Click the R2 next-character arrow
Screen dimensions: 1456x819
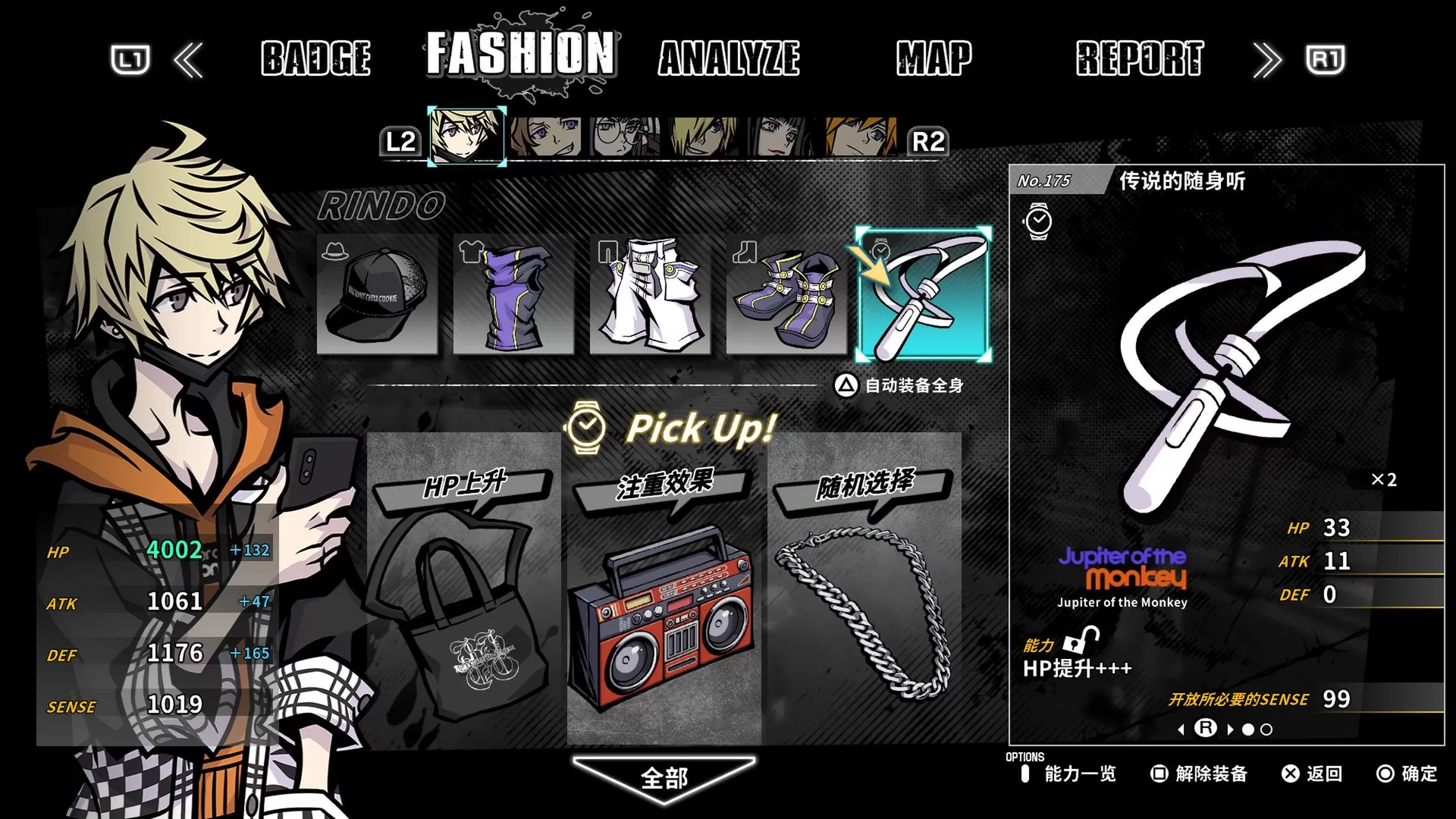click(930, 142)
